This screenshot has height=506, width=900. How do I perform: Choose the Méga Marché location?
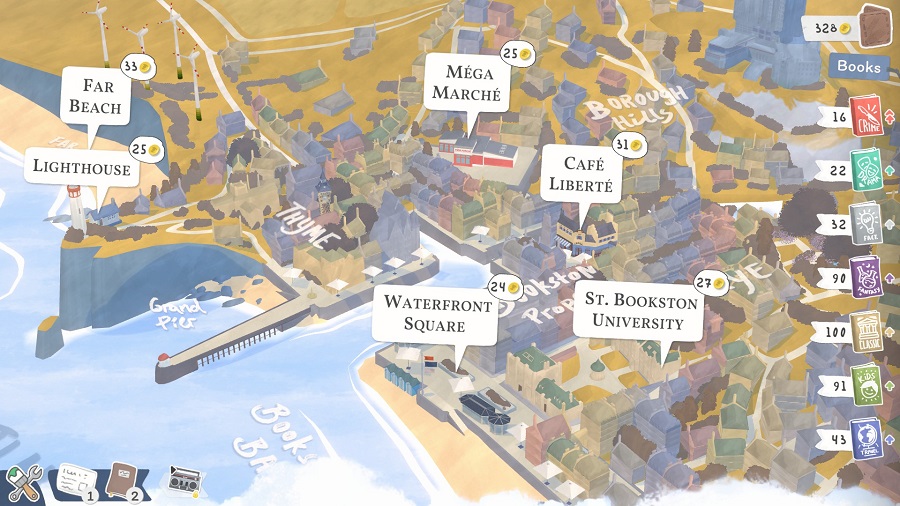point(466,82)
